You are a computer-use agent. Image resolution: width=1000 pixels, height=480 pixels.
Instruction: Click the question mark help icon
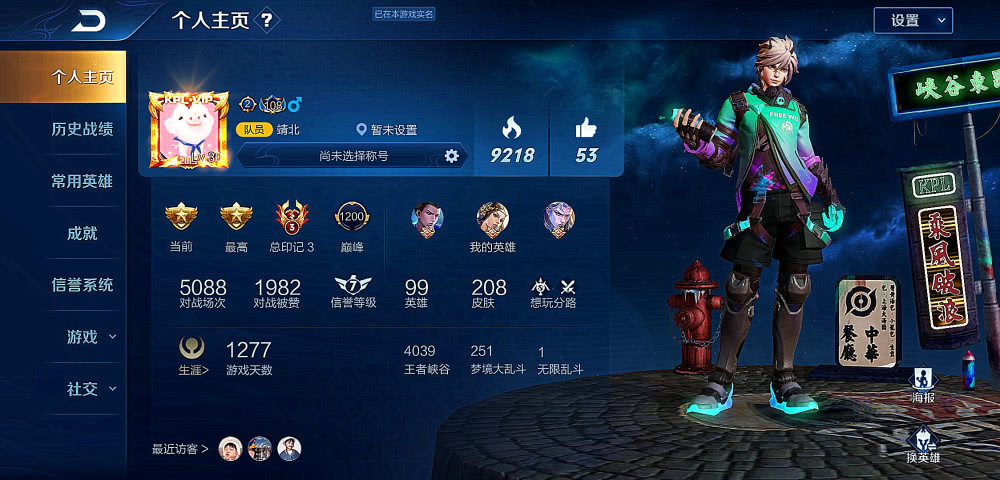[267, 20]
